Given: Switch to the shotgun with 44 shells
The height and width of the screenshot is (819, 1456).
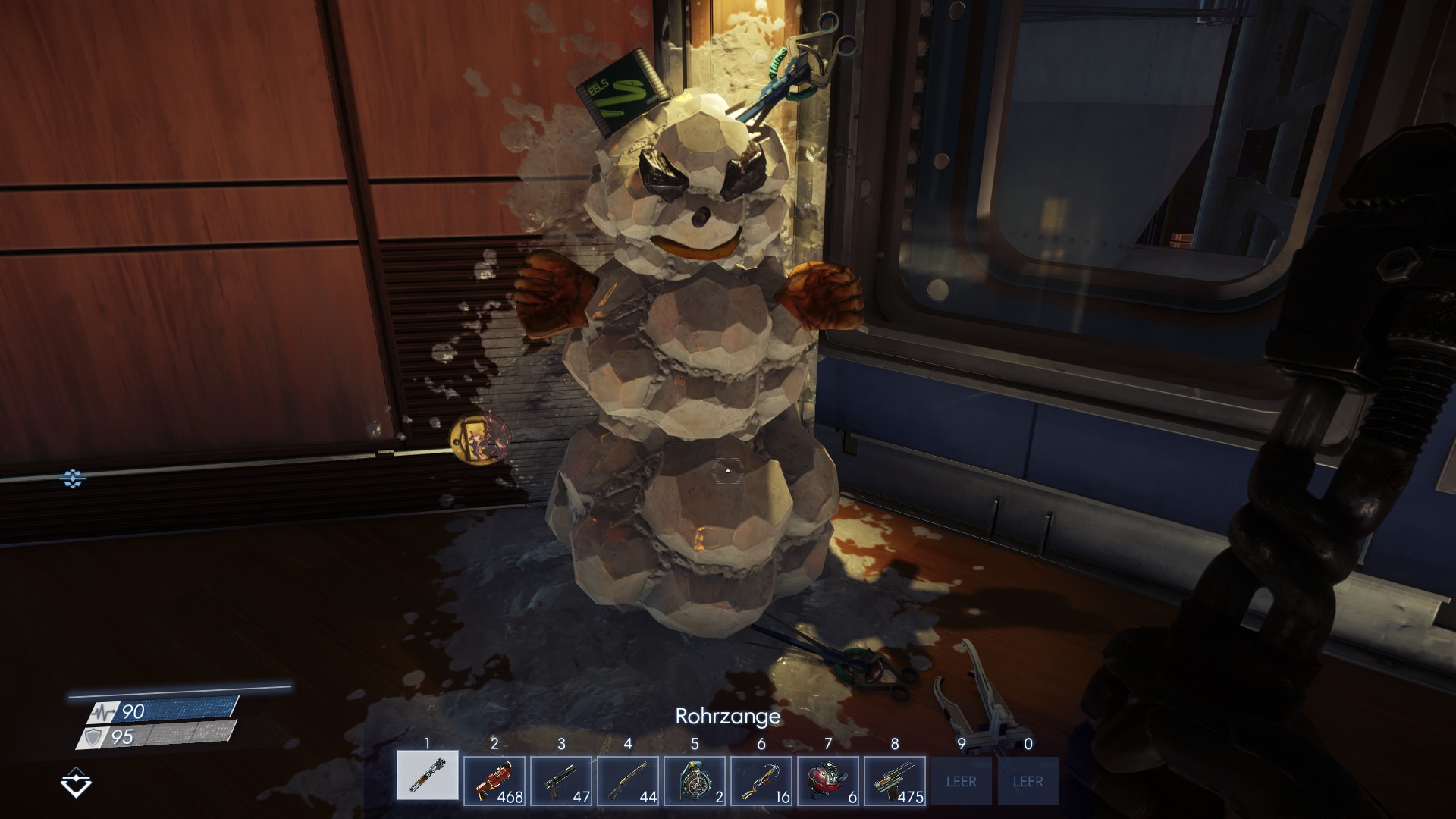Looking at the screenshot, I should tap(628, 780).
